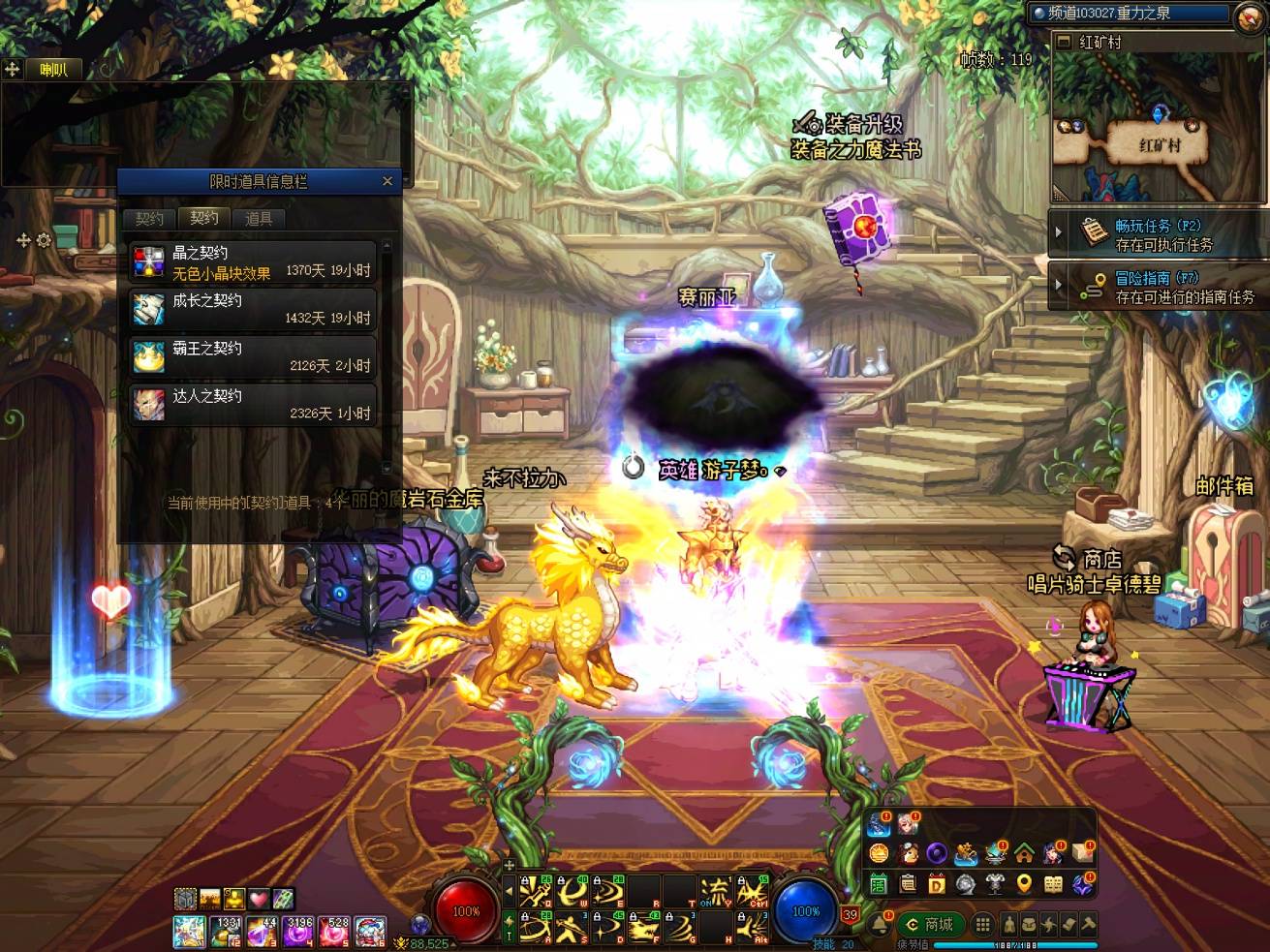Viewport: 1270px width, 952px height.
Task: Open the 冒险指南 guide panel
Action: tap(1159, 286)
